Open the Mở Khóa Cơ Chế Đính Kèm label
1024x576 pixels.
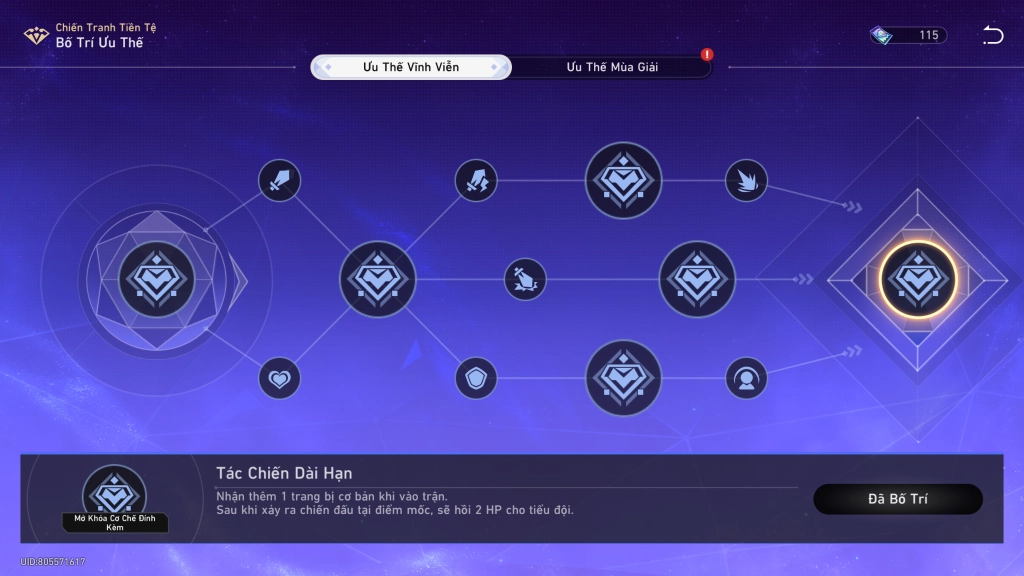(x=114, y=523)
